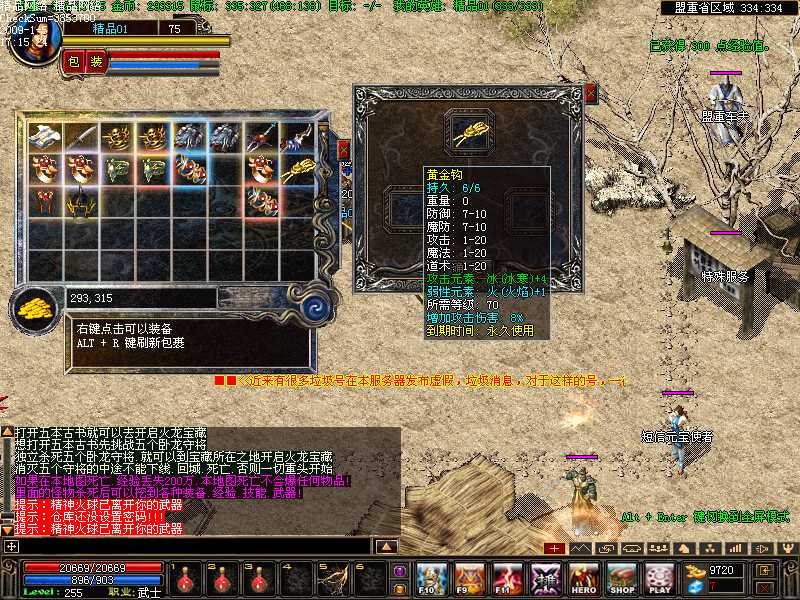Click the blue swirl bag button
The height and width of the screenshot is (600, 800).
click(319, 305)
